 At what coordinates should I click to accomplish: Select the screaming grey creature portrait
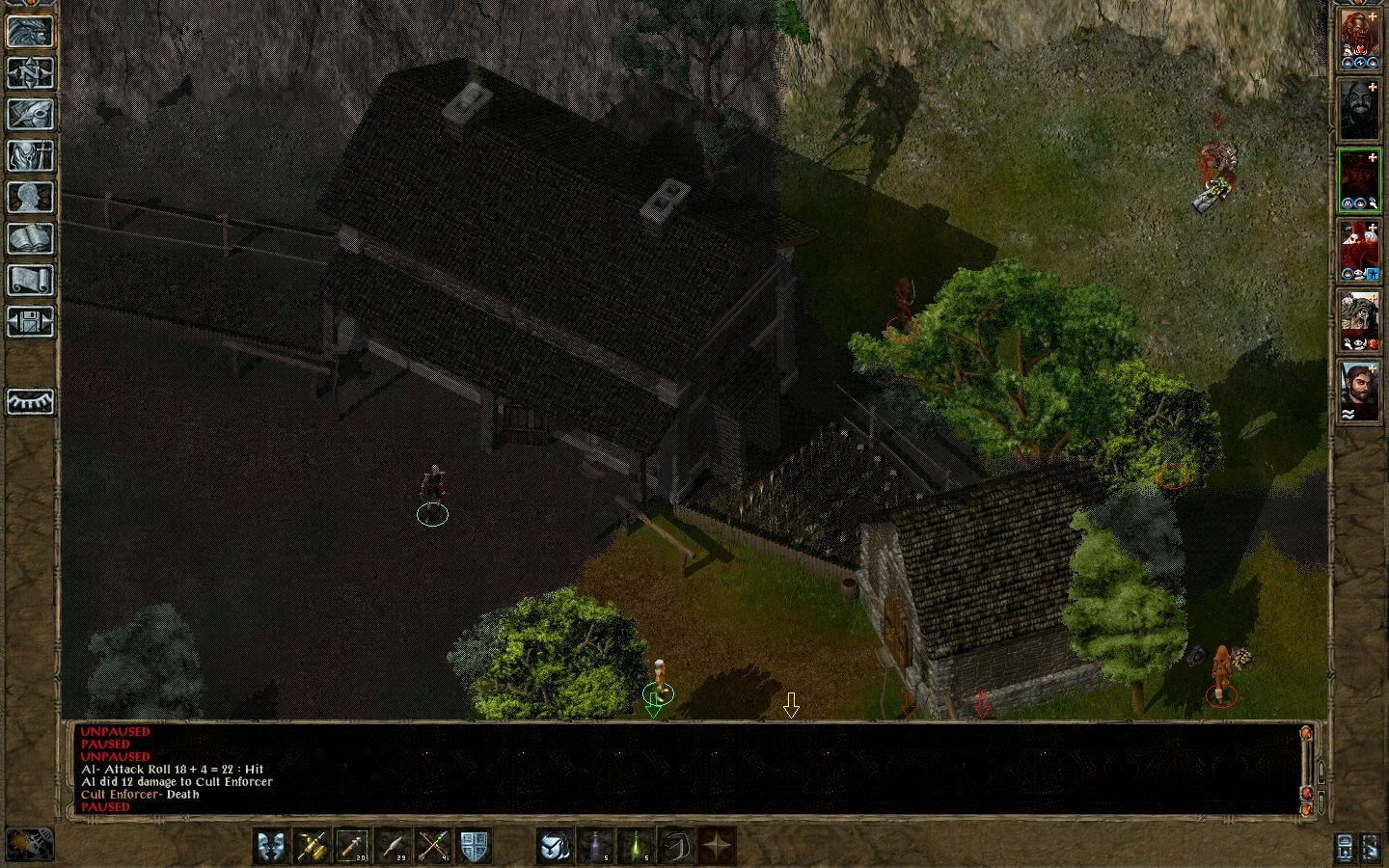tap(1359, 321)
